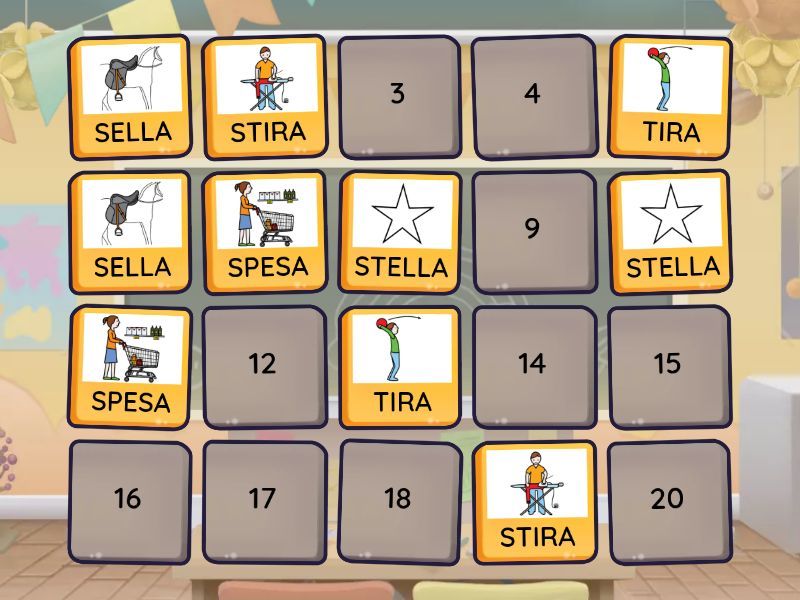Select the face-down tile 20
800x600 pixels.
coord(668,500)
